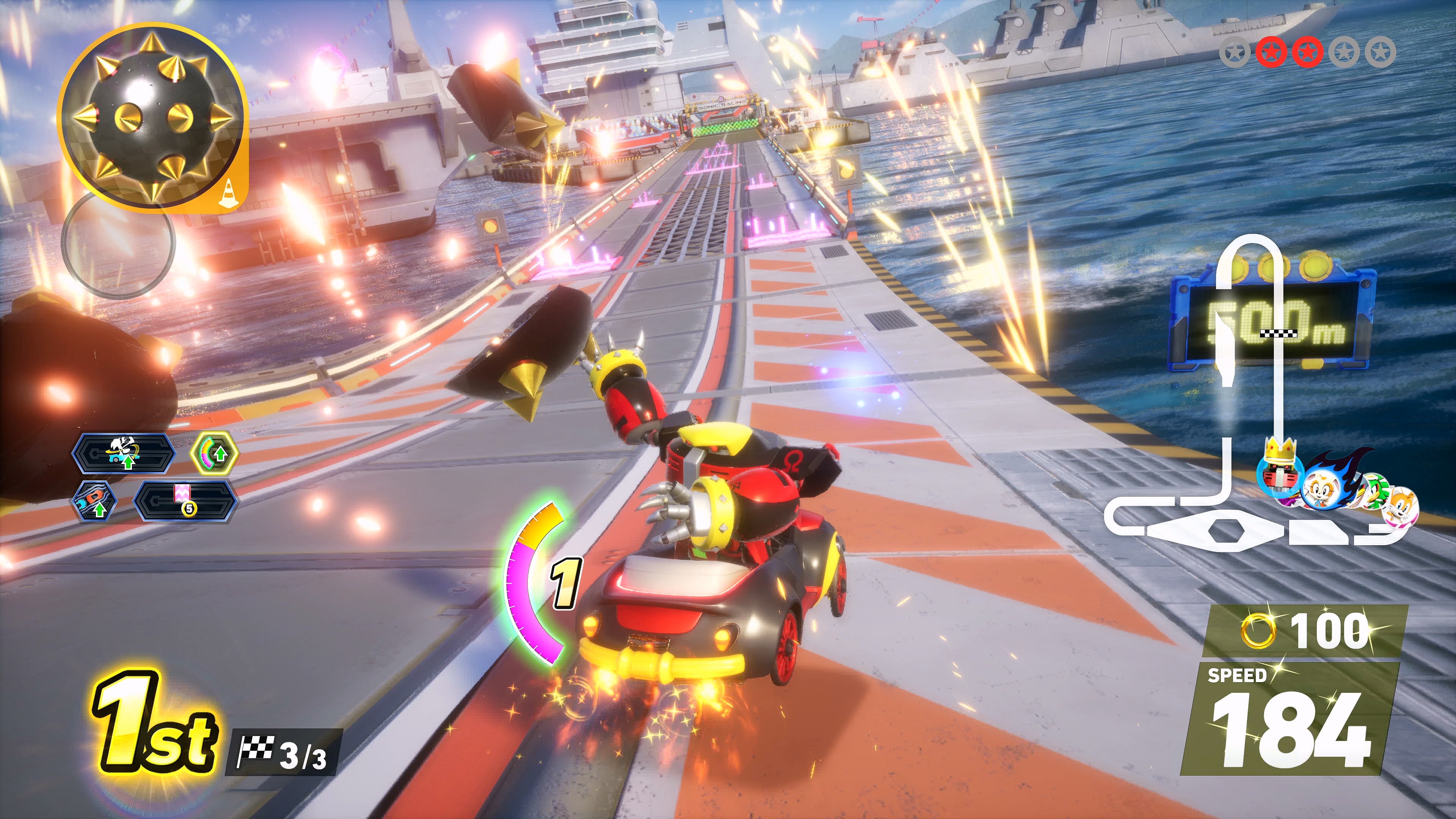Choose the slipstream car gadget icon

[94, 501]
